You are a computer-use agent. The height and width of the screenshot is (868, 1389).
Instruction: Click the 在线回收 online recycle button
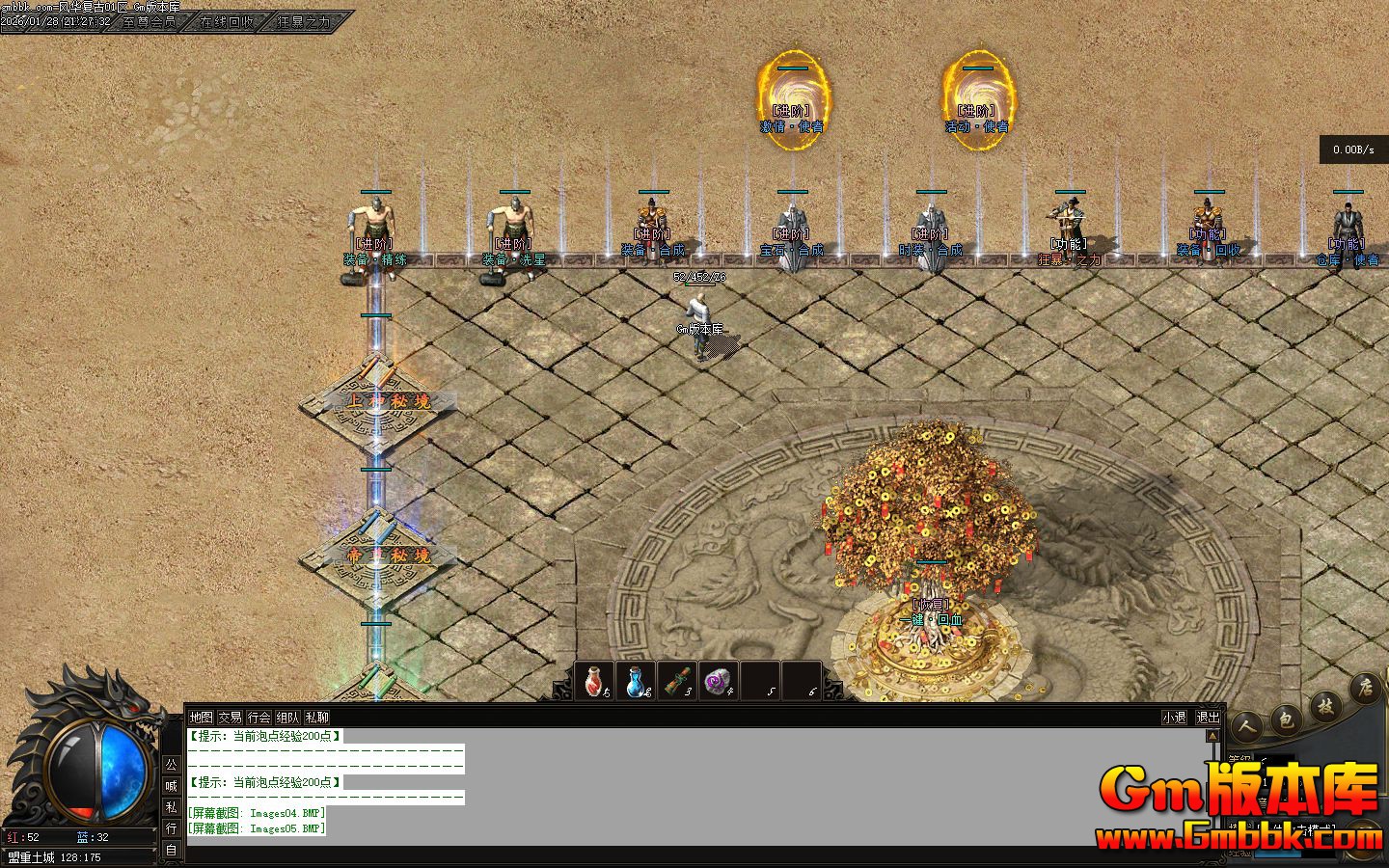tap(228, 21)
